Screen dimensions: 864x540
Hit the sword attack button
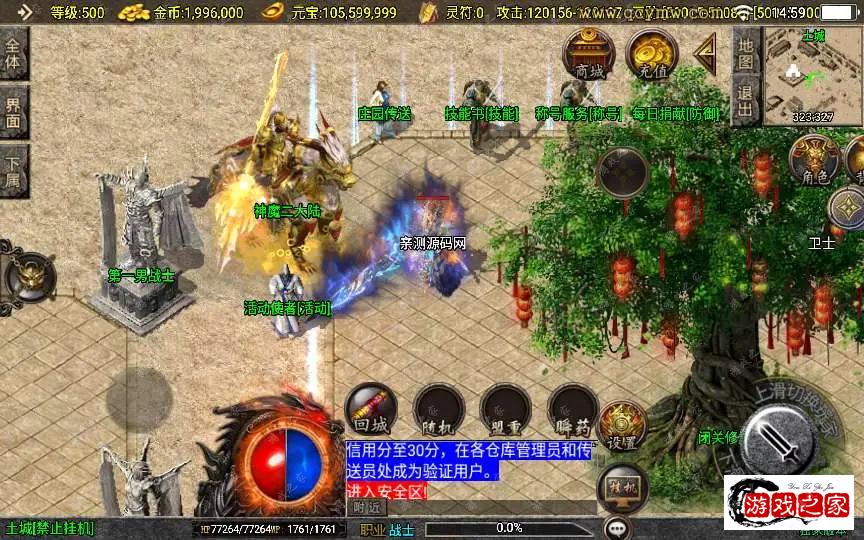click(x=778, y=437)
